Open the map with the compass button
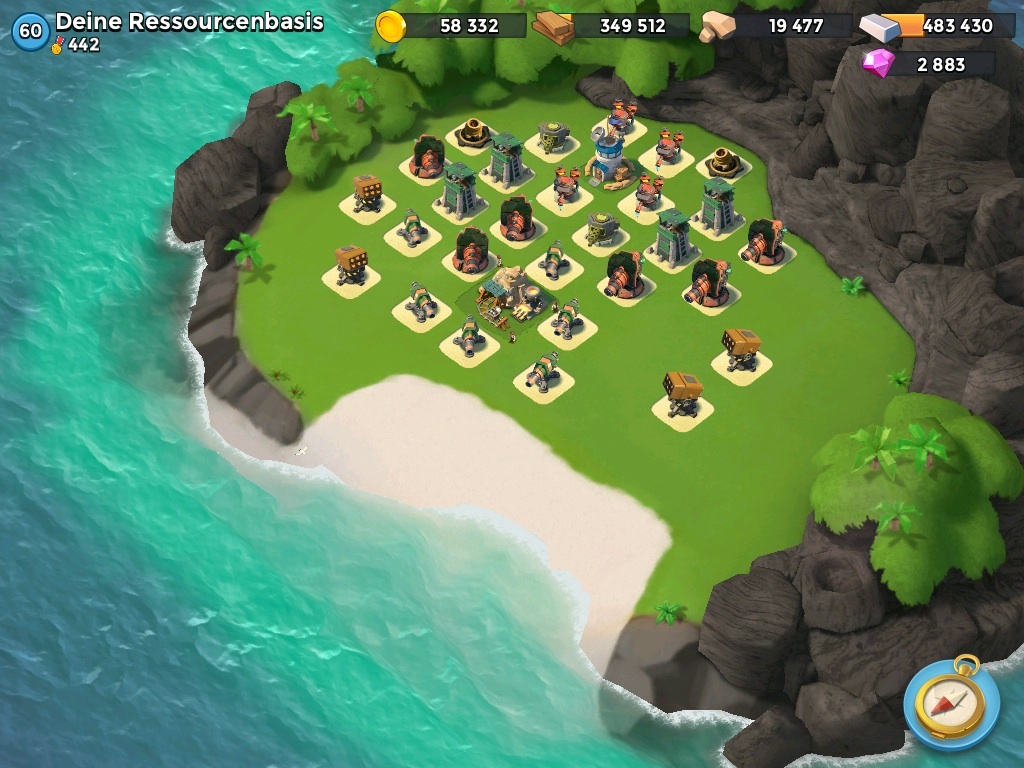Screen dimensions: 1024x768 tap(951, 703)
